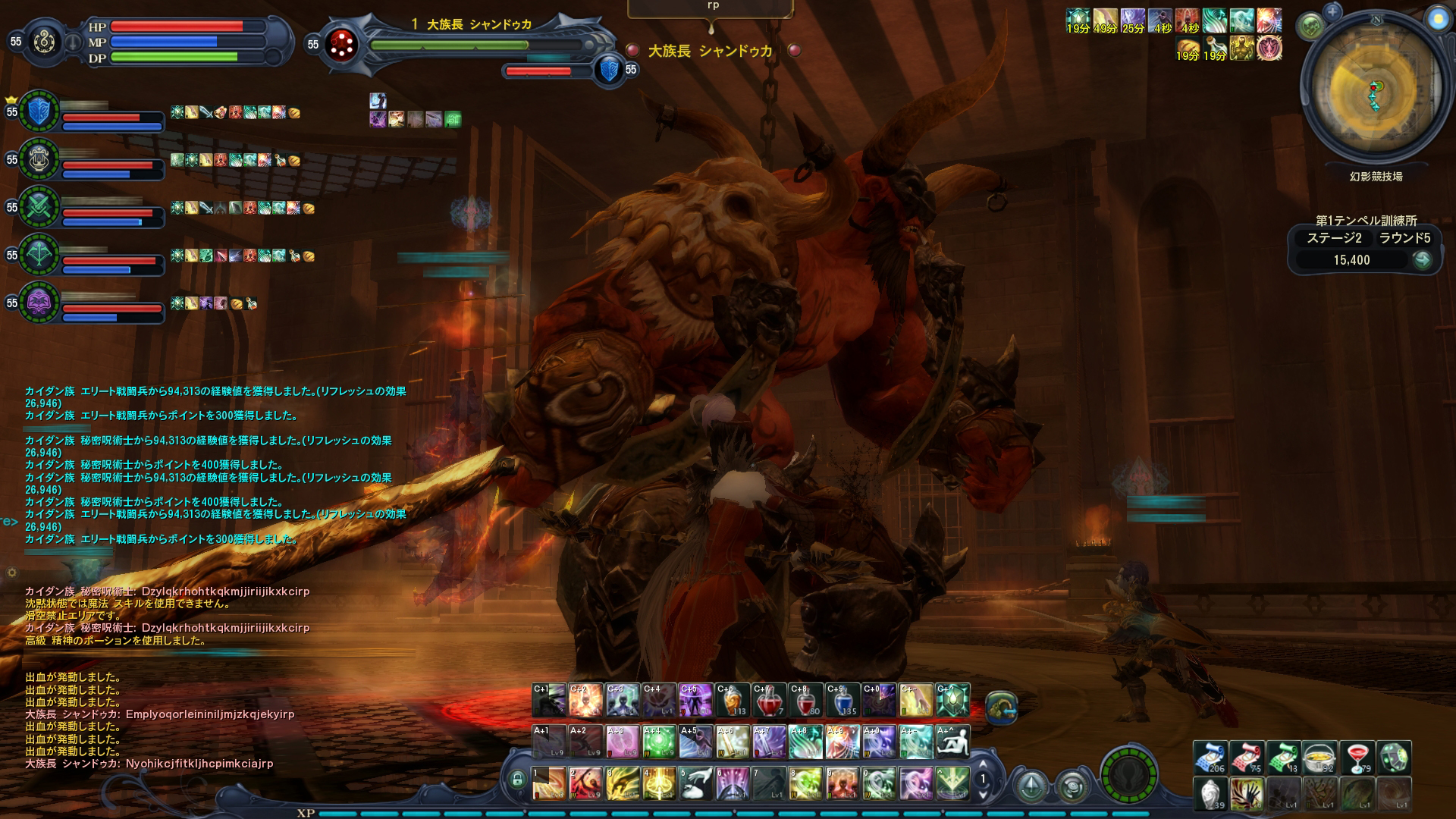Use the white shell item with 39 left
Viewport: 1456px width, 819px height.
pos(1210,794)
